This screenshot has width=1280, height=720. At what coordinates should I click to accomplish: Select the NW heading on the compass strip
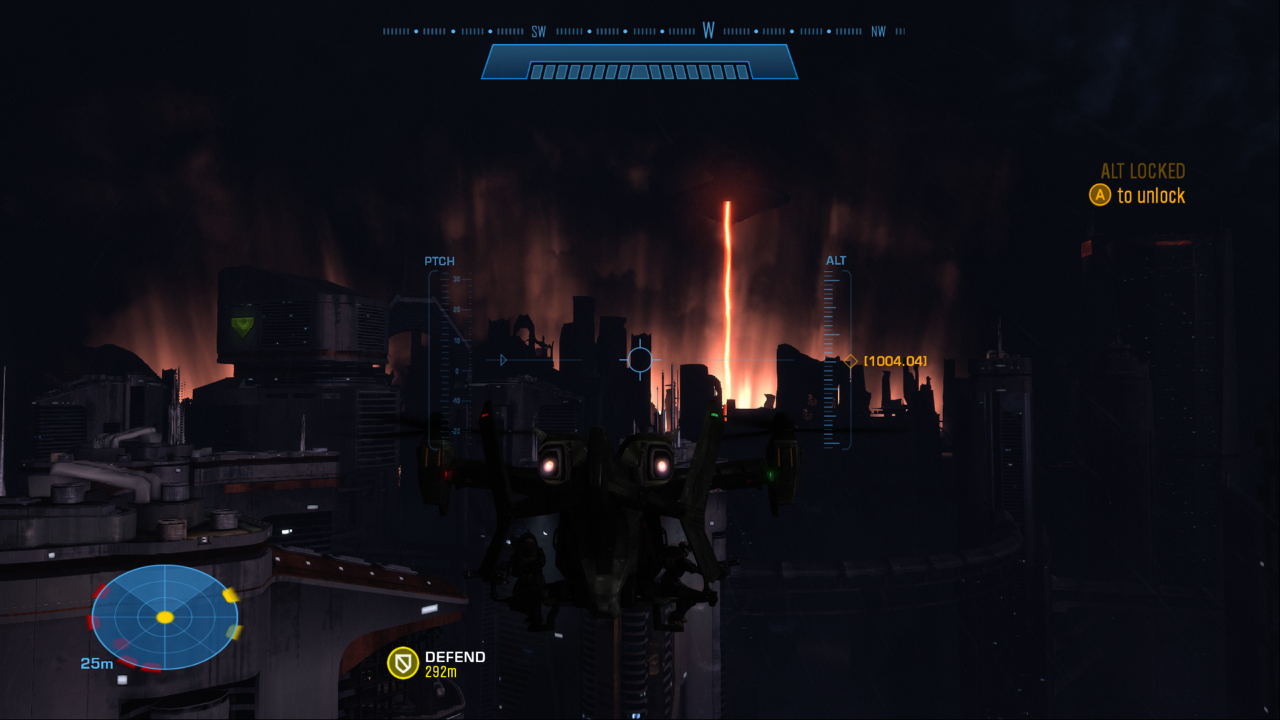coord(880,30)
